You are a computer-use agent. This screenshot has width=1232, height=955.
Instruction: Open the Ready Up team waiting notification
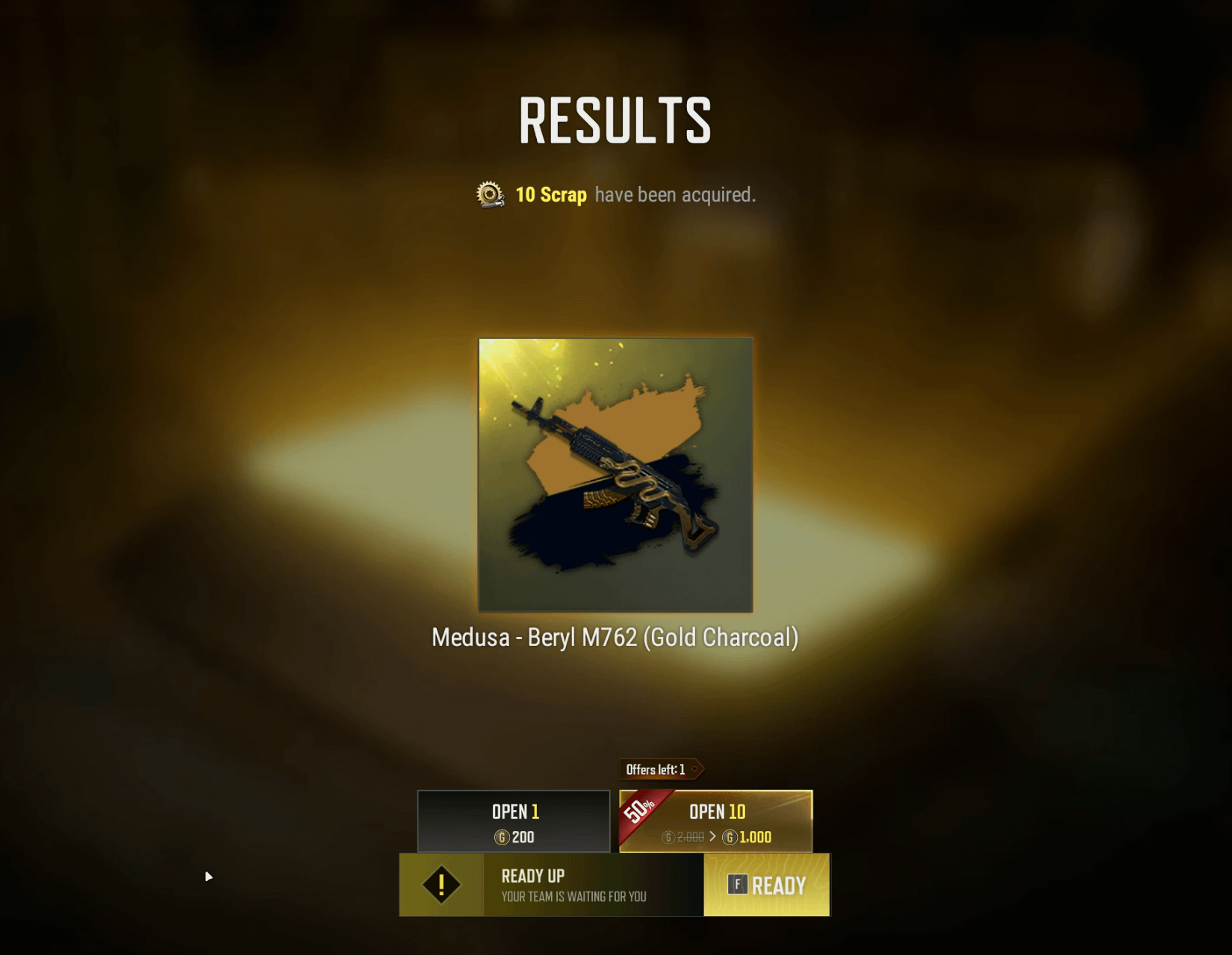[573, 885]
